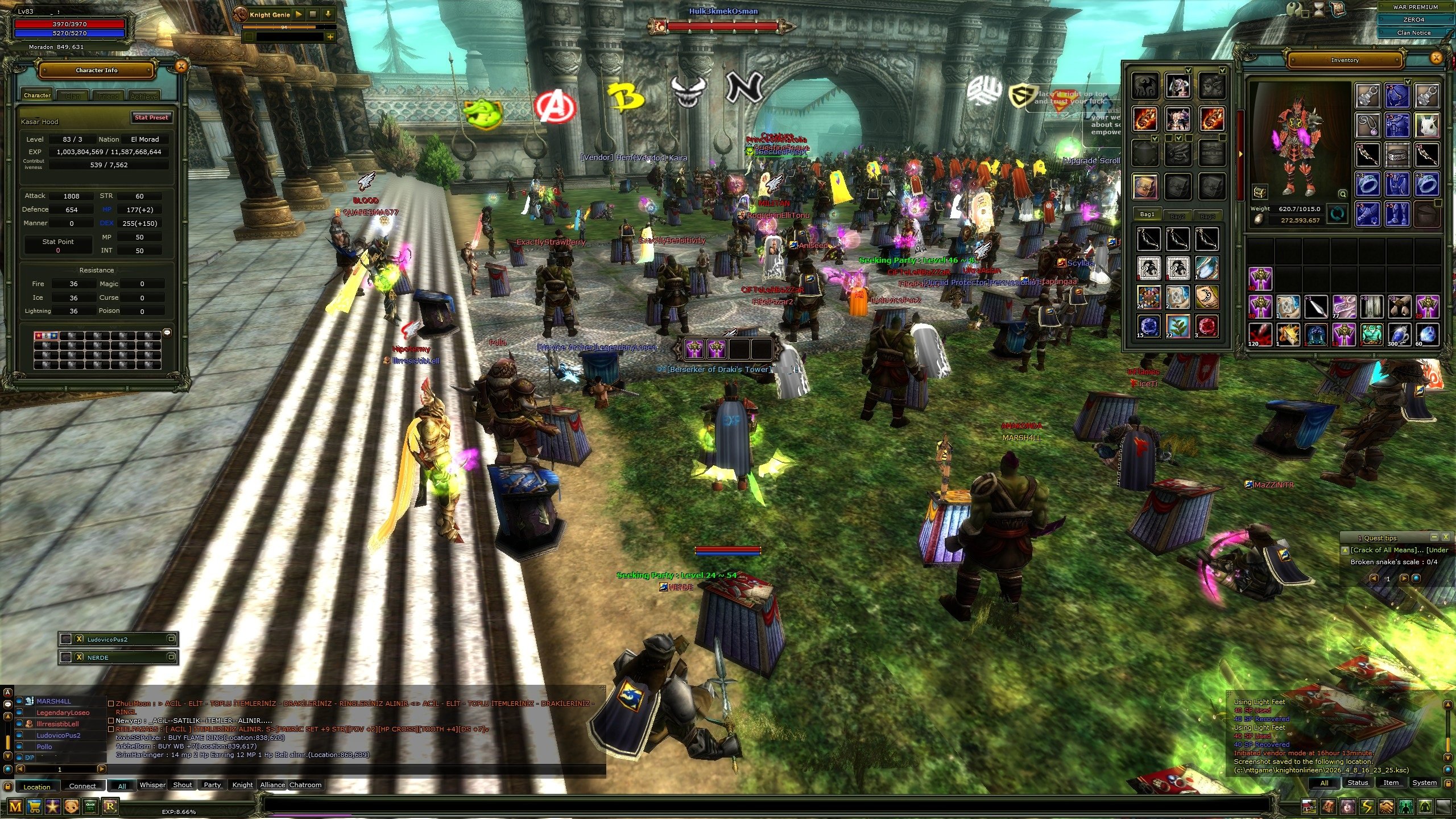
Task: Close the Inventory window
Action: coord(1436,58)
